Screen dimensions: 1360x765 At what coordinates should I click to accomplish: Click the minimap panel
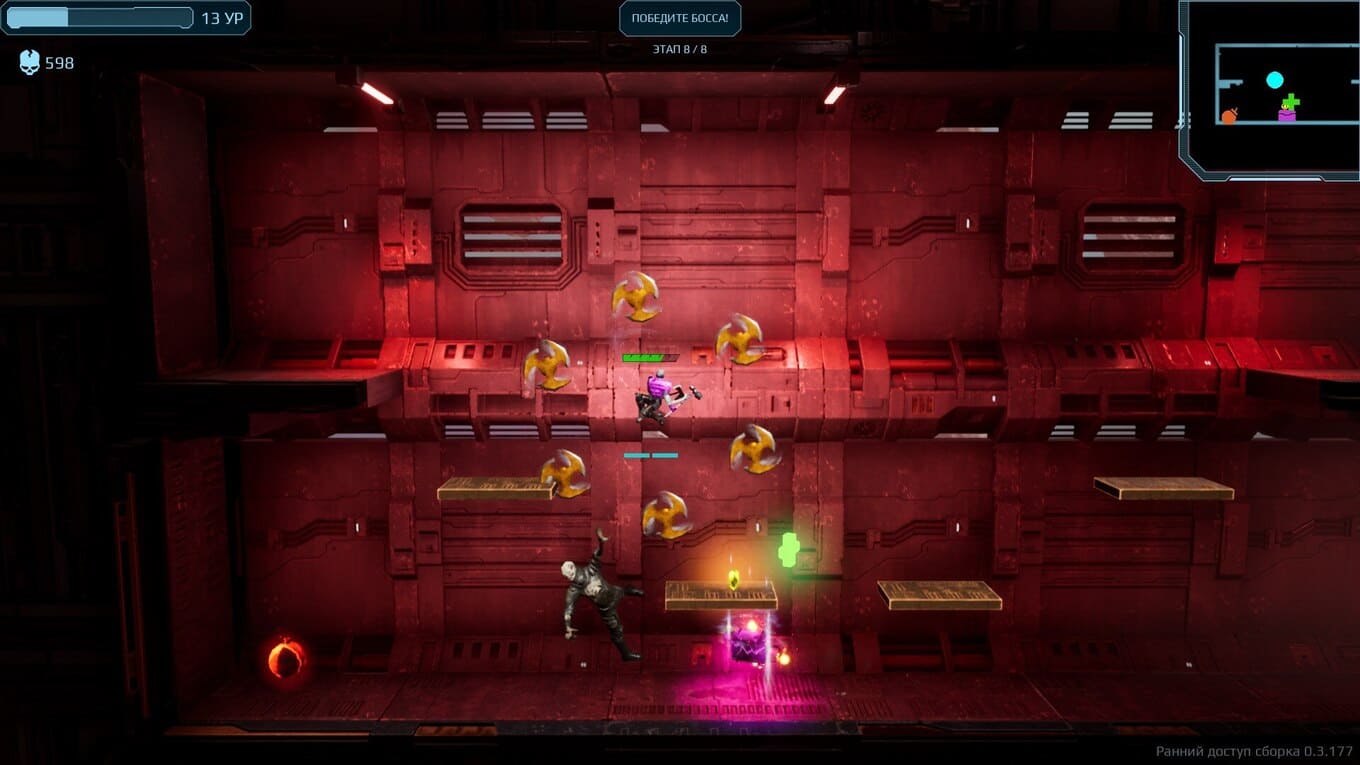(x=1270, y=90)
